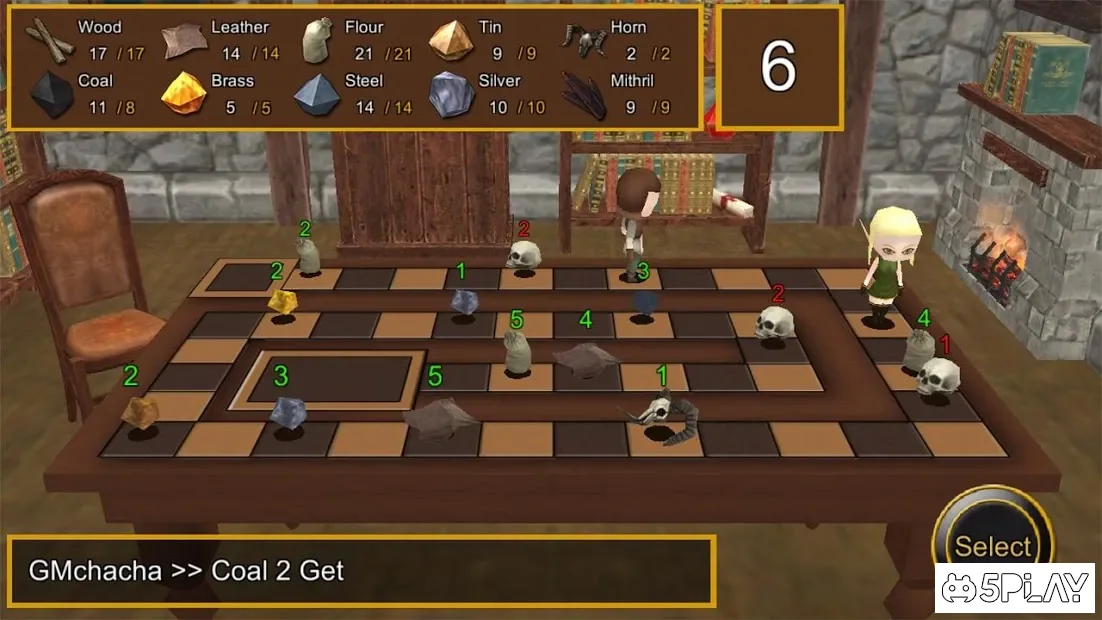
Task: Click the Select button
Action: 991,544
